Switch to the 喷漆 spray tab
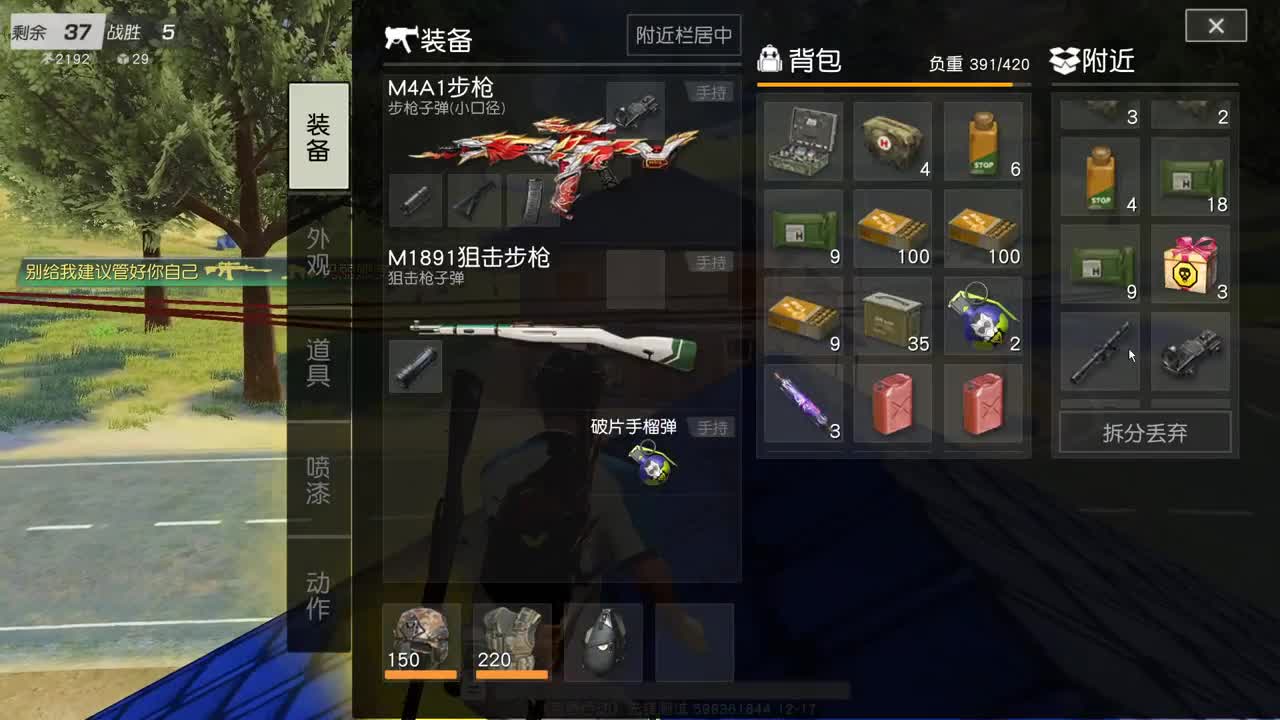 point(318,480)
